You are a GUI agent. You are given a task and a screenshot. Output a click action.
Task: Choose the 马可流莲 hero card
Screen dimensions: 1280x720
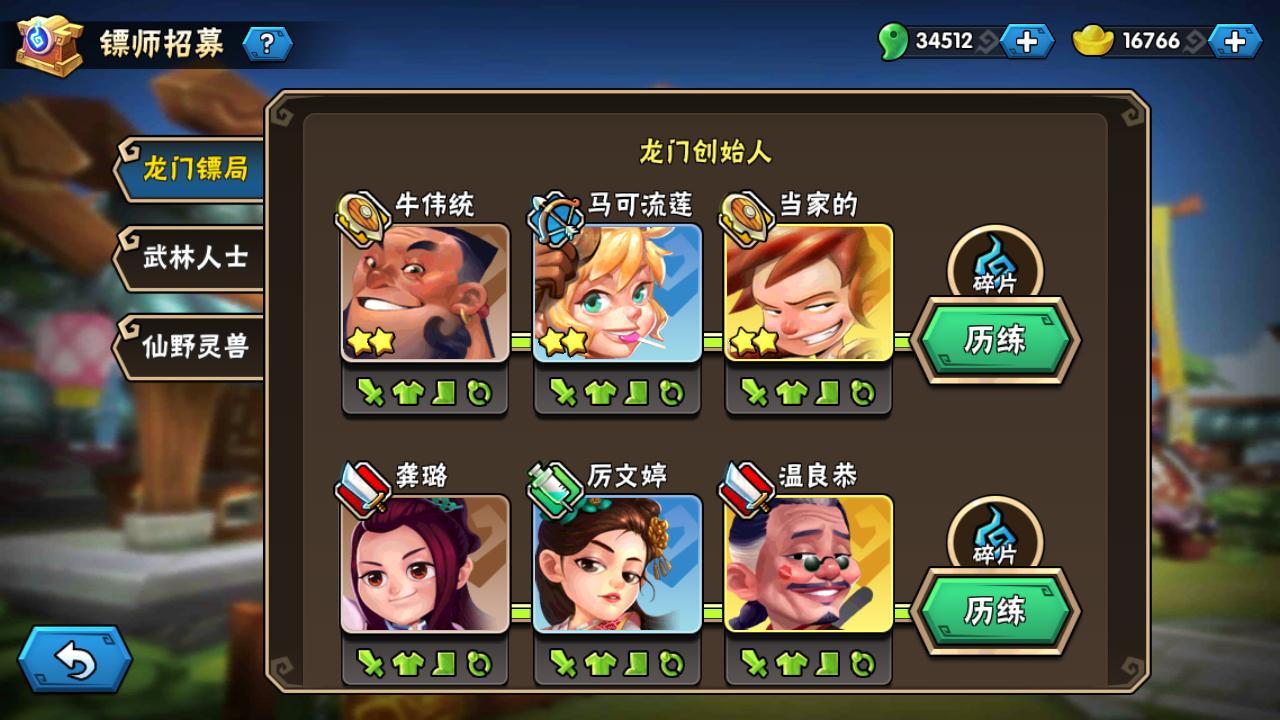(617, 292)
